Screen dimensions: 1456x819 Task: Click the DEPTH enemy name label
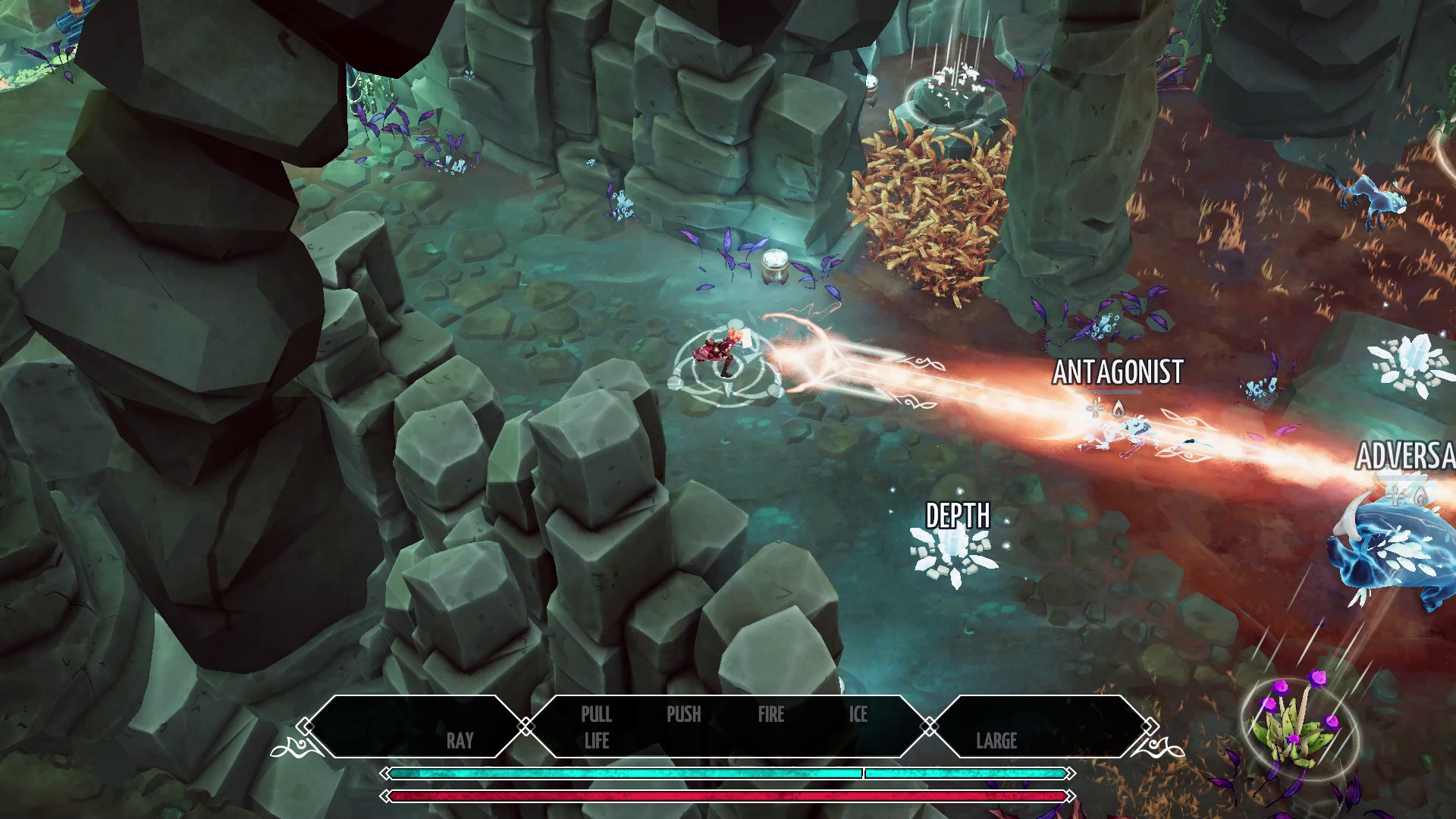pos(957,516)
